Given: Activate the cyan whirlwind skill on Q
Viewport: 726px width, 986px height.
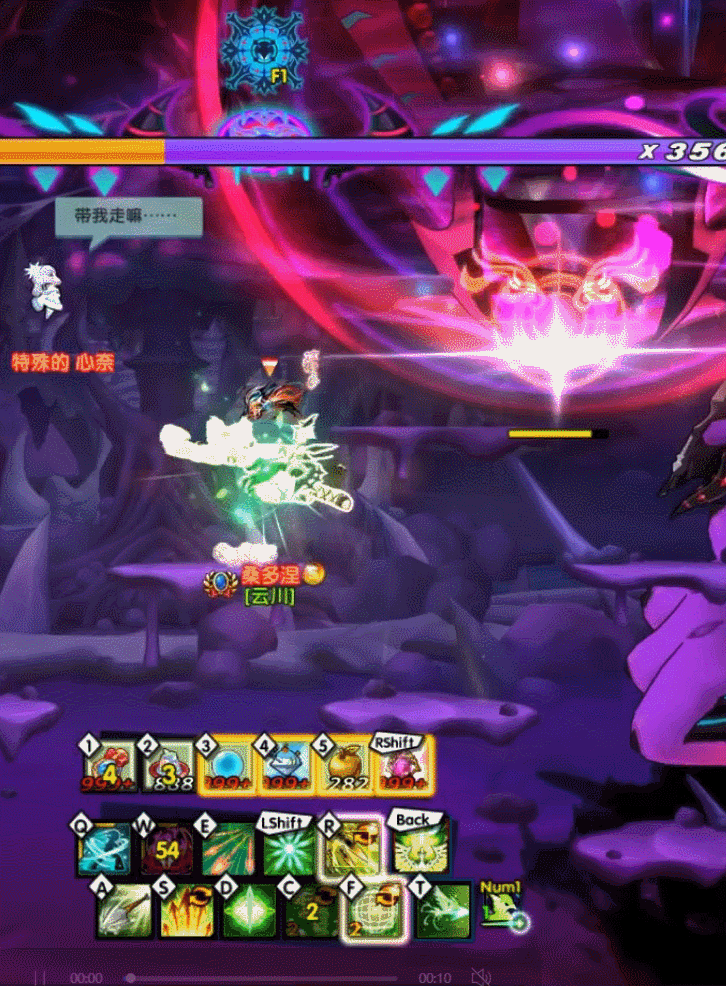Looking at the screenshot, I should click(104, 848).
